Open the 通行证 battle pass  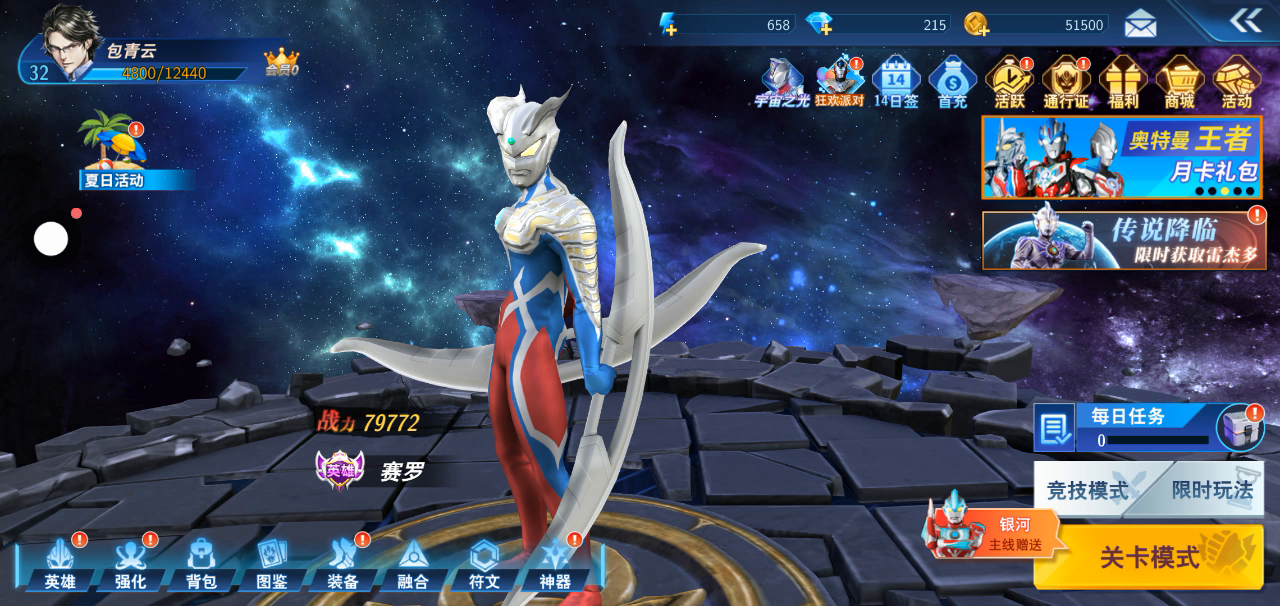[1066, 82]
